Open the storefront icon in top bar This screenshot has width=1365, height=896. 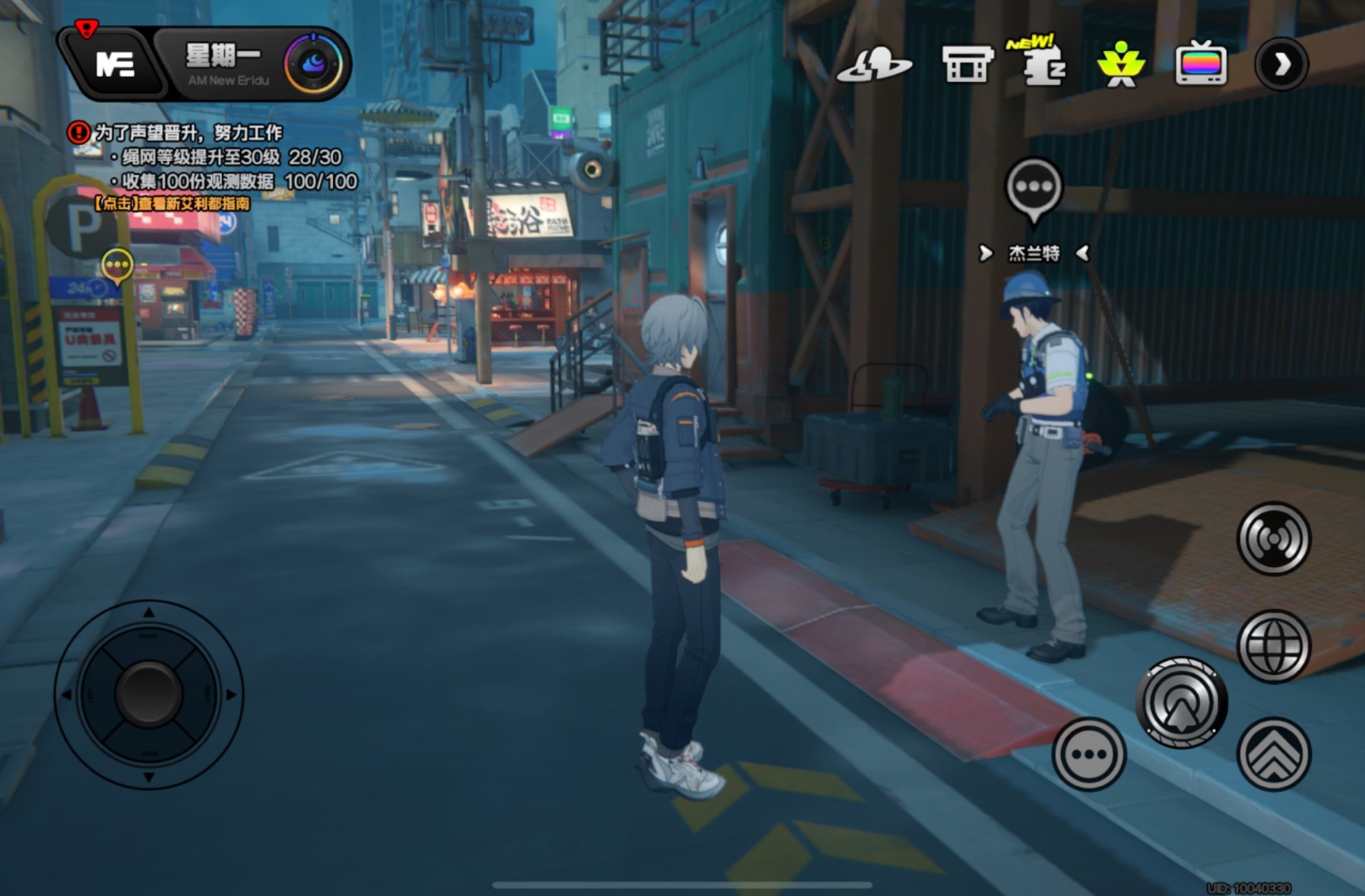(966, 65)
